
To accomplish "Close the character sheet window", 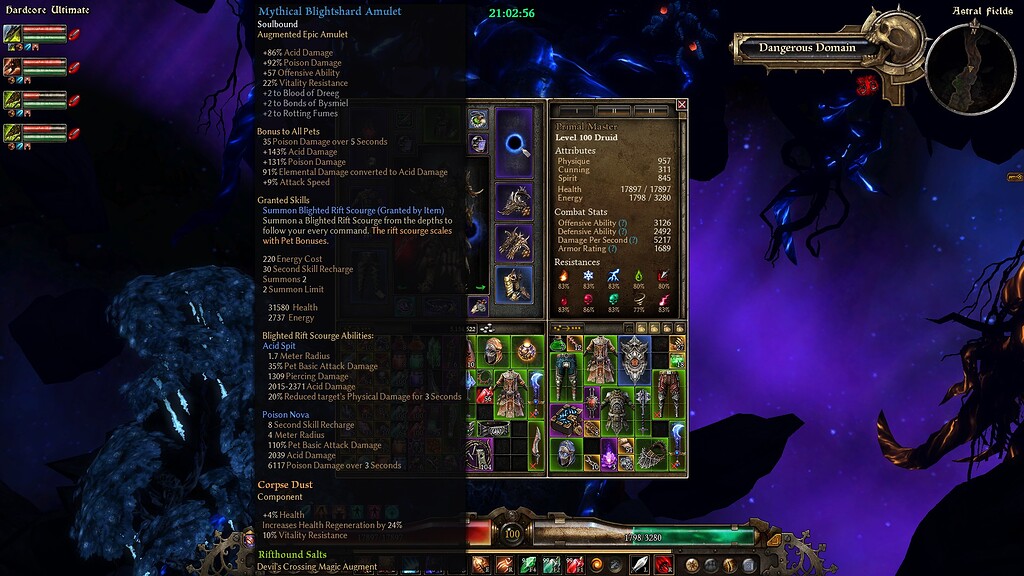I will [682, 104].
